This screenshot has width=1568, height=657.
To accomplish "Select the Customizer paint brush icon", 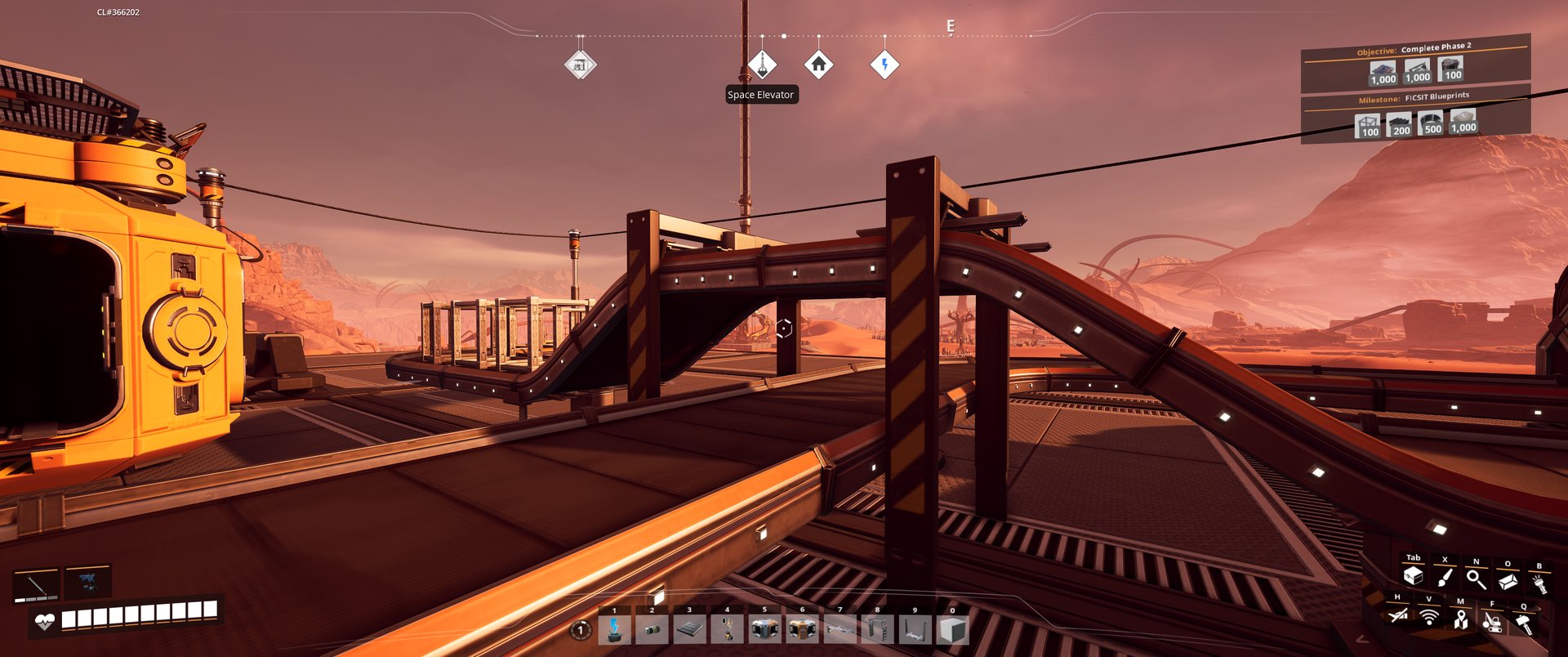I will click(x=1445, y=579).
